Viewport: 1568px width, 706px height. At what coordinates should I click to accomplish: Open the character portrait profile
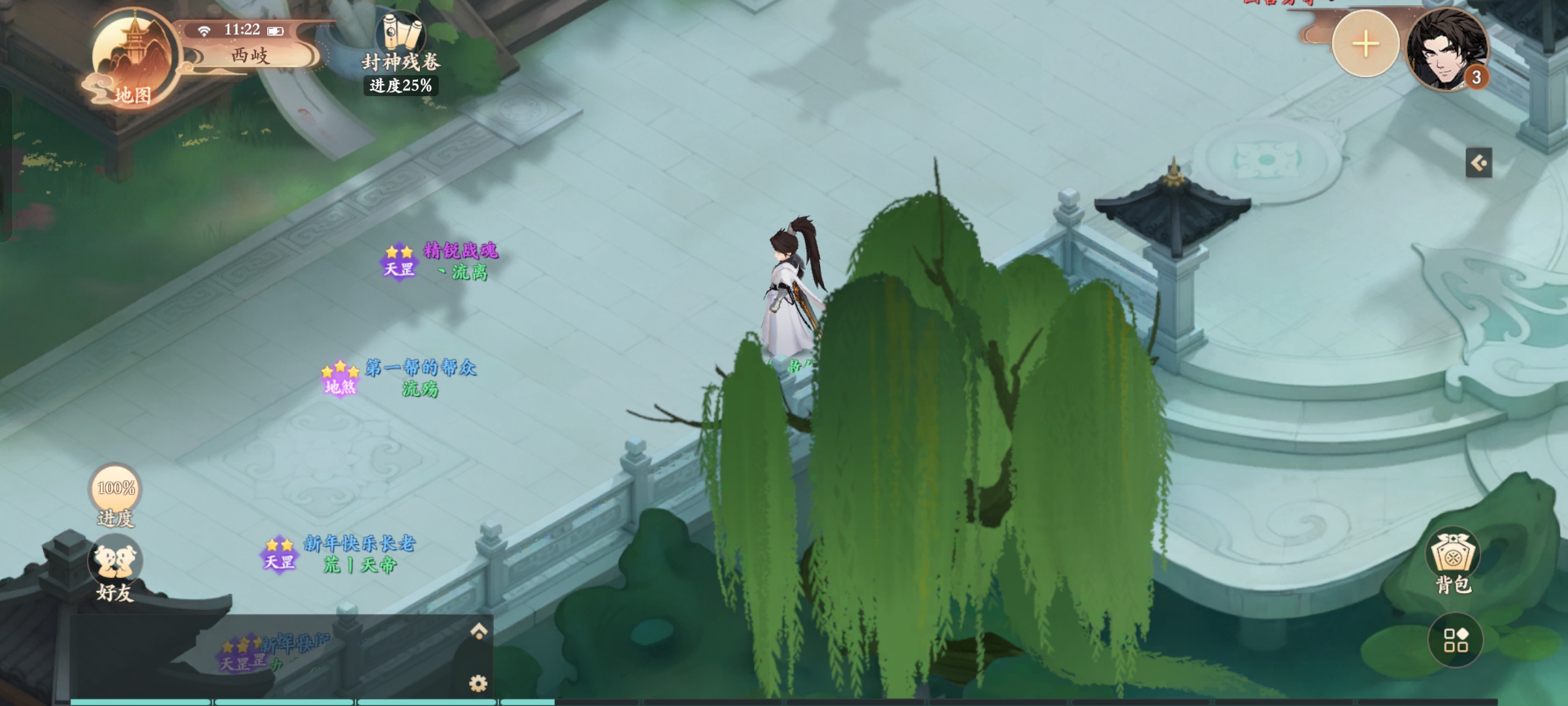tap(1447, 50)
